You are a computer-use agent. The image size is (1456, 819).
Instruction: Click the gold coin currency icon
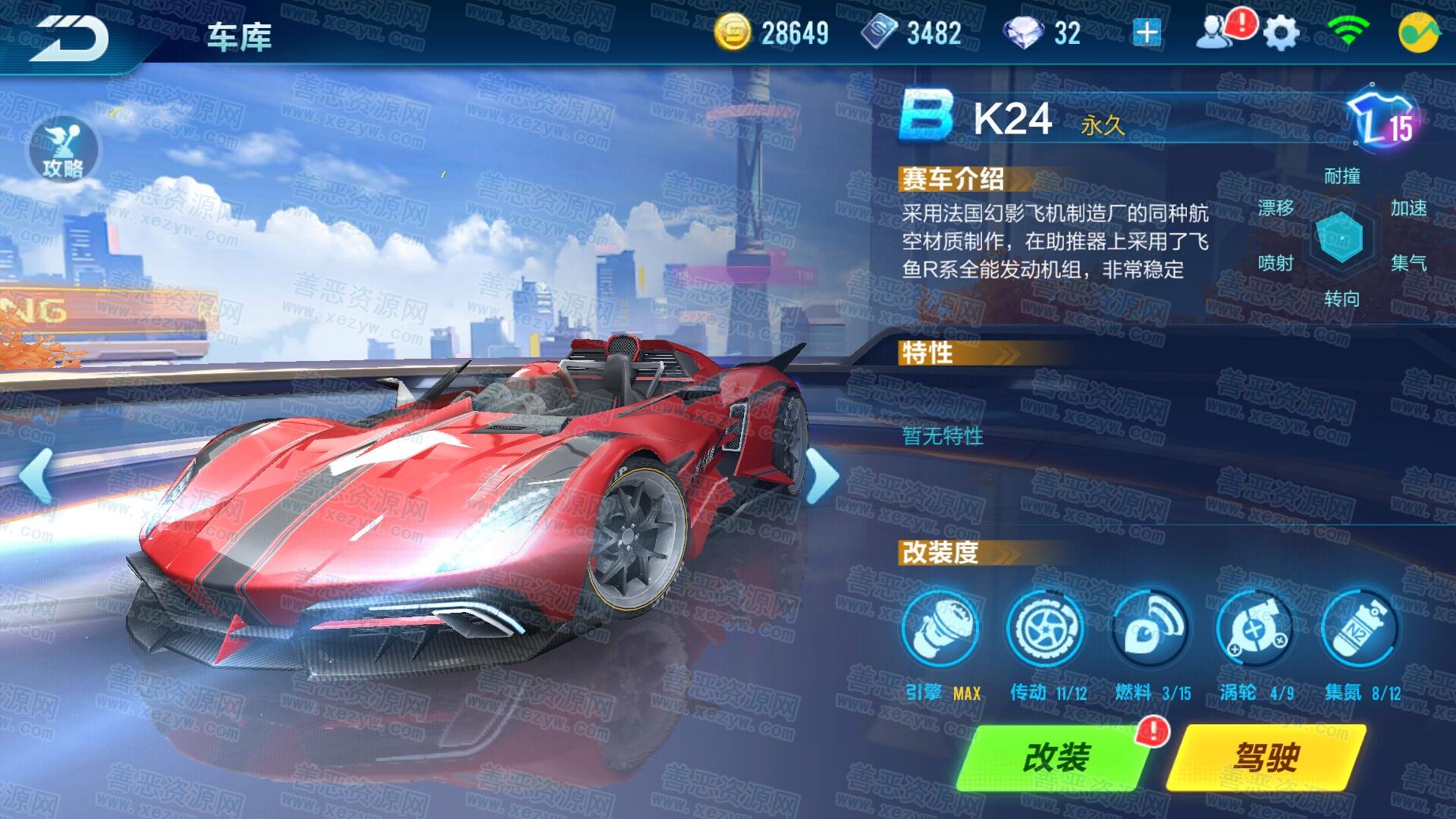click(x=732, y=33)
